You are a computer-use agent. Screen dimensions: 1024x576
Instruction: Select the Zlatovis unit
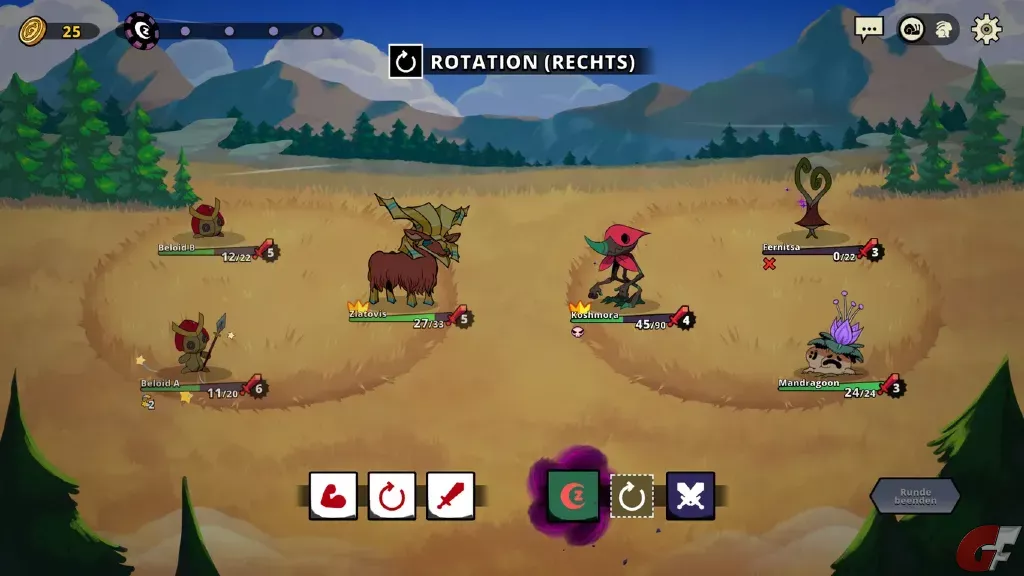pos(408,258)
